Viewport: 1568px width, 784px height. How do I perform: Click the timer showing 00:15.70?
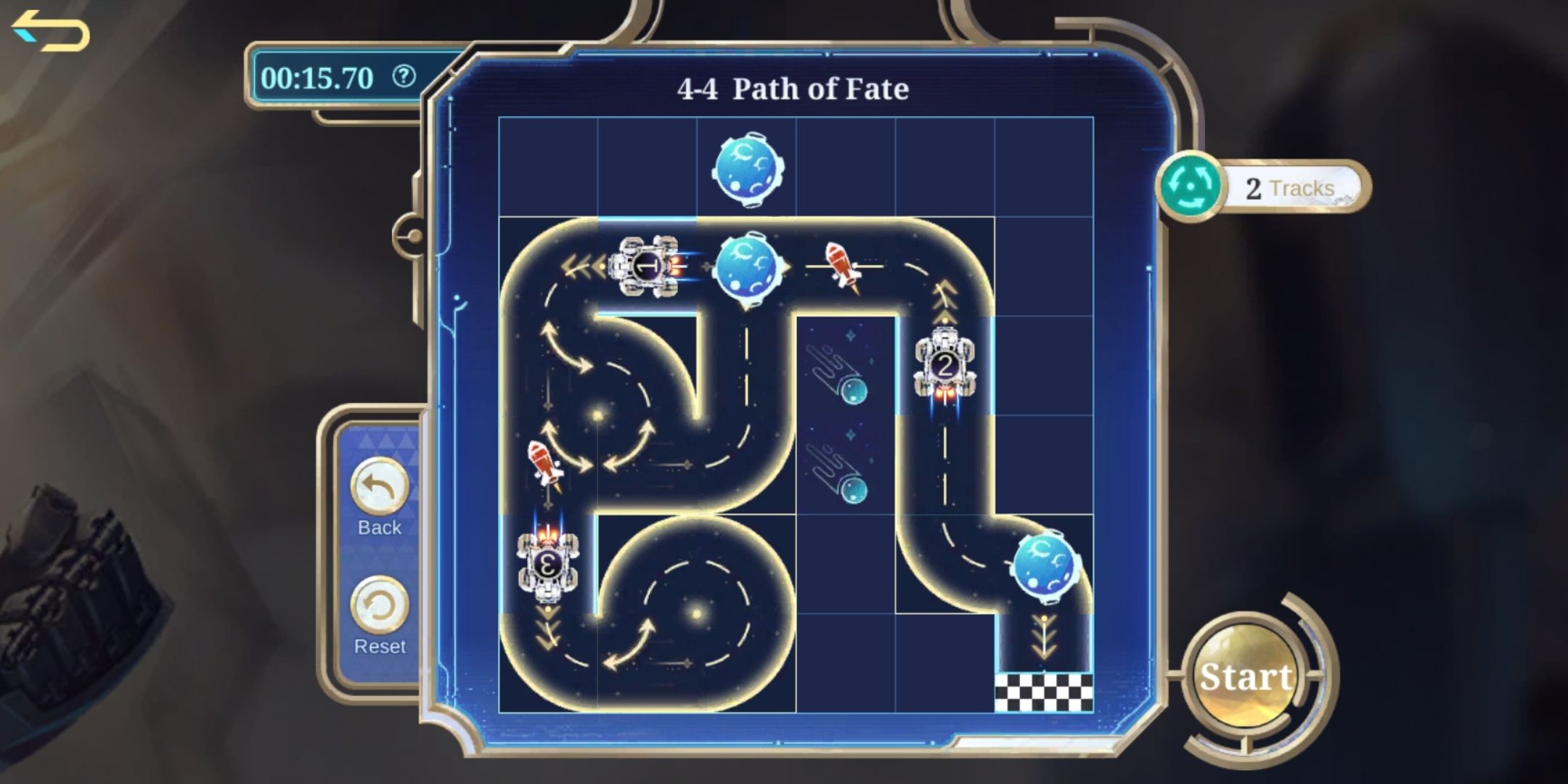coord(318,78)
